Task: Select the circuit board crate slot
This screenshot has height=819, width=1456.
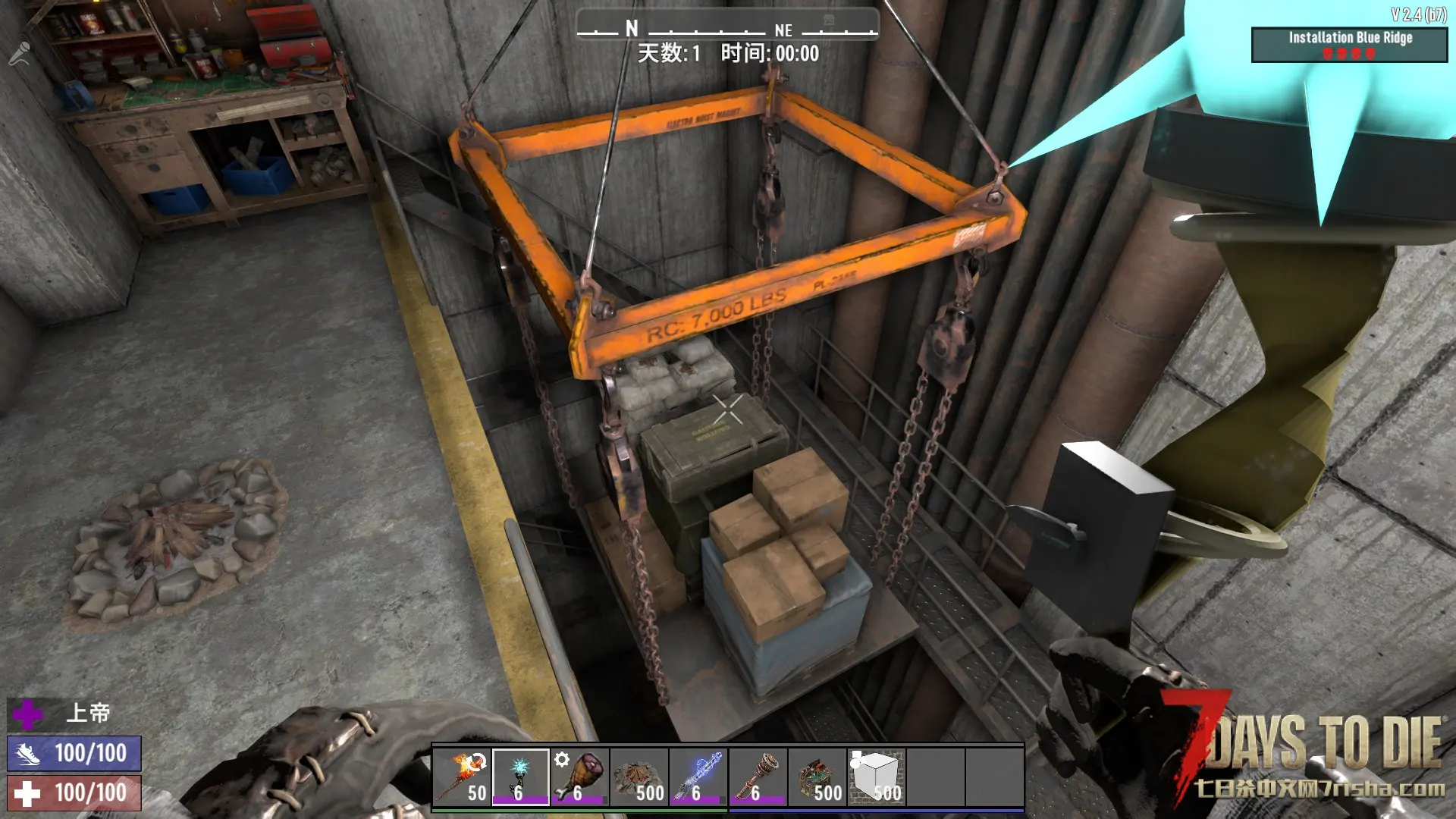Action: (817, 777)
